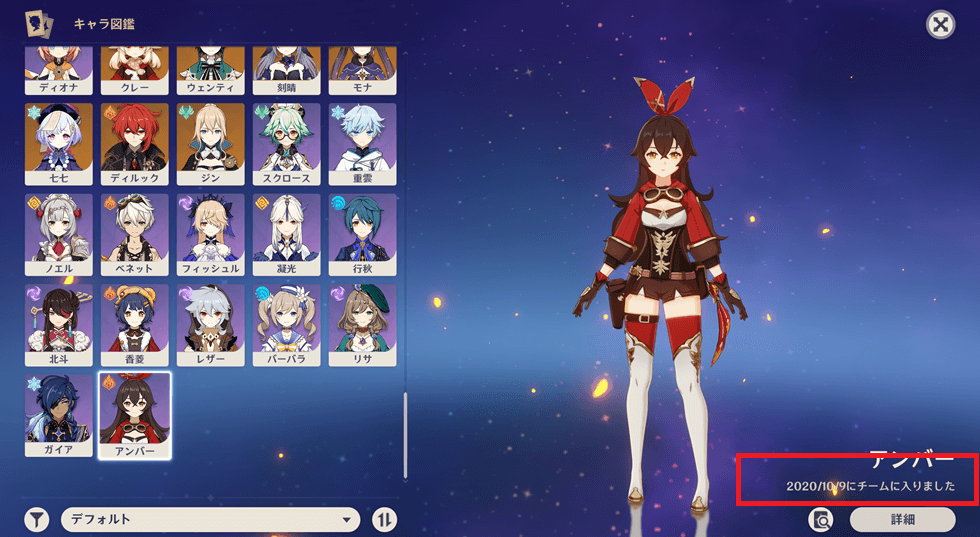Pick the ディルック character card
The image size is (980, 537).
click(134, 145)
